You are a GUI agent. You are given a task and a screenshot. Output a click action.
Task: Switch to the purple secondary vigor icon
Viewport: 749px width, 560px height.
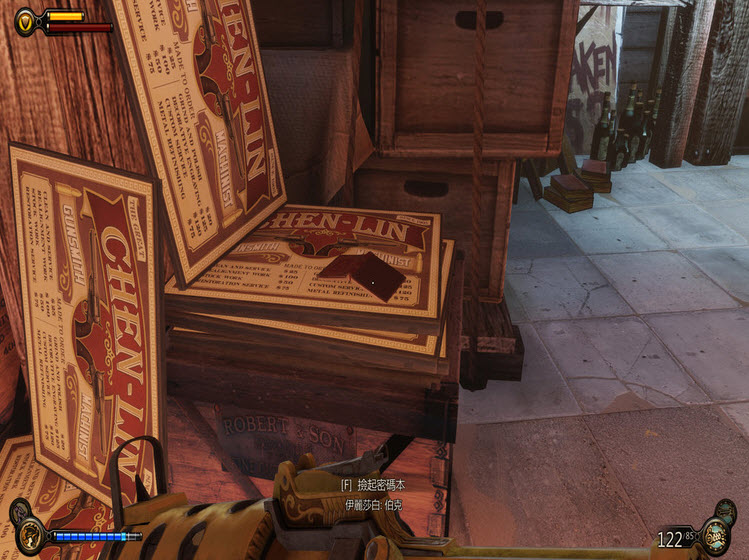(x=18, y=511)
